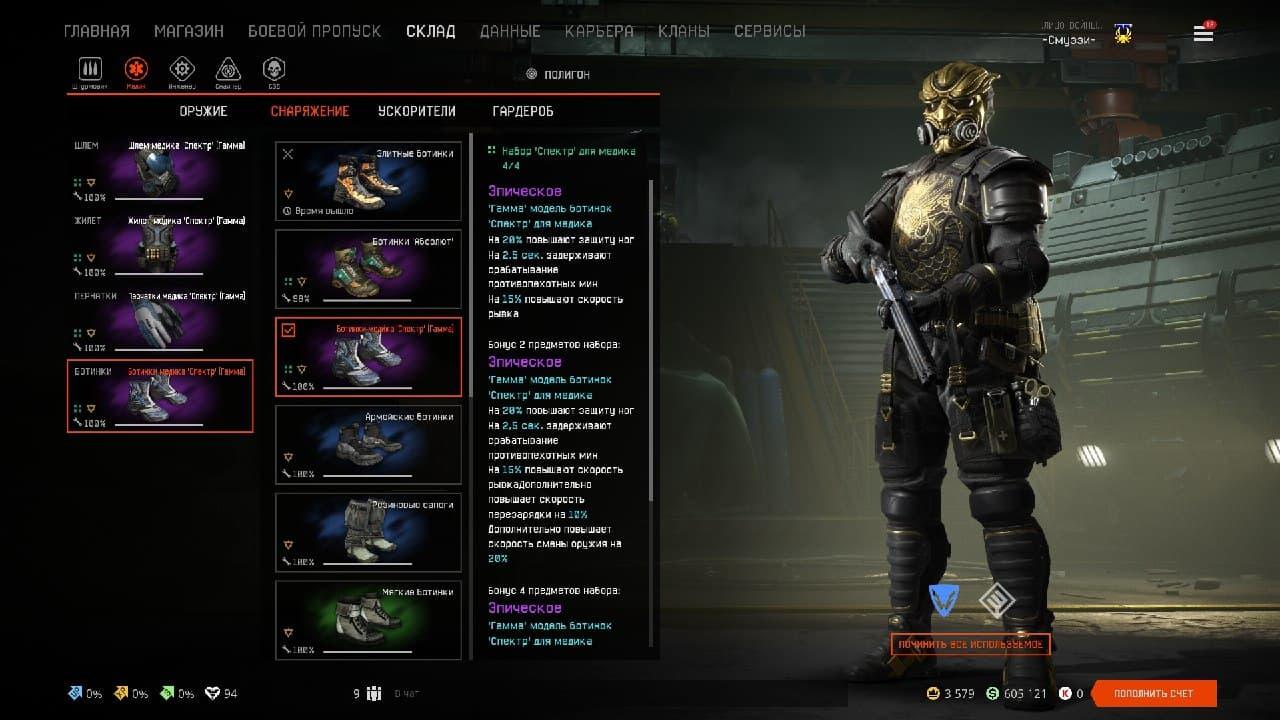Screen dimensions: 1280x720
Task: Choose the Армейские ботинки army boots
Action: coord(368,444)
